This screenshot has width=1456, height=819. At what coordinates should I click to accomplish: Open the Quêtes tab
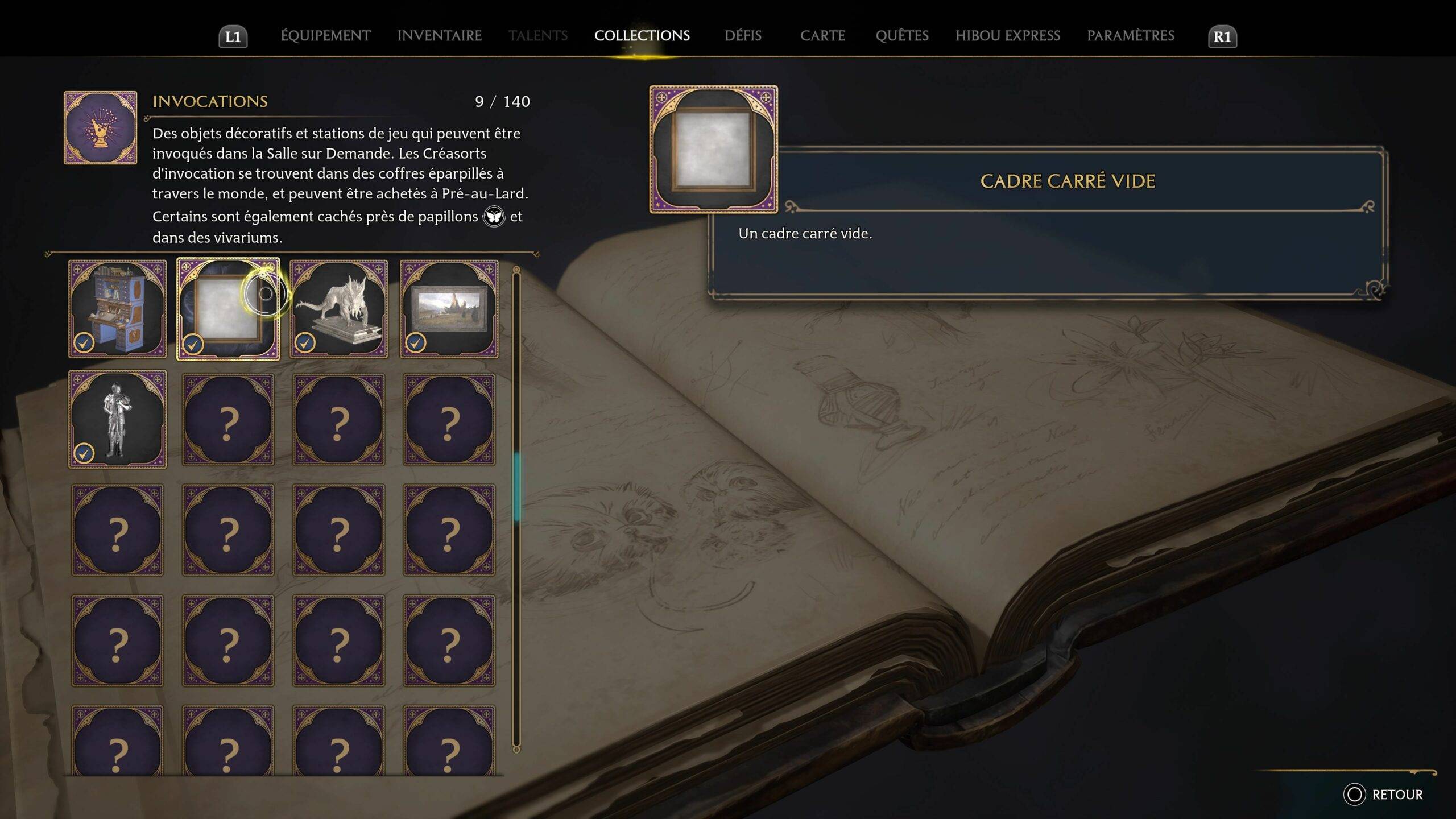click(902, 36)
